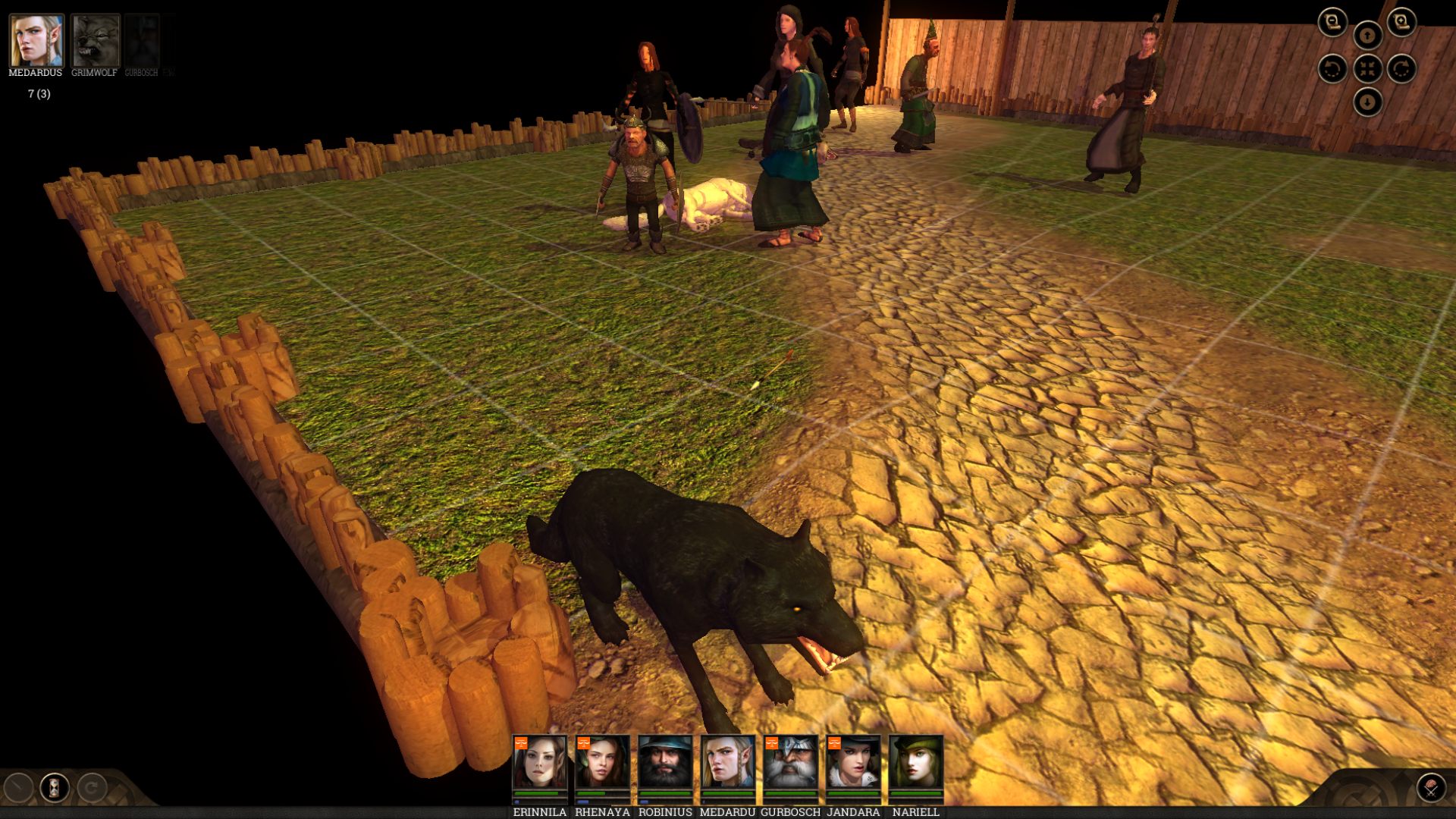Viewport: 1456px width, 819px height.
Task: Pick Robinius from the party bar
Action: click(x=665, y=763)
